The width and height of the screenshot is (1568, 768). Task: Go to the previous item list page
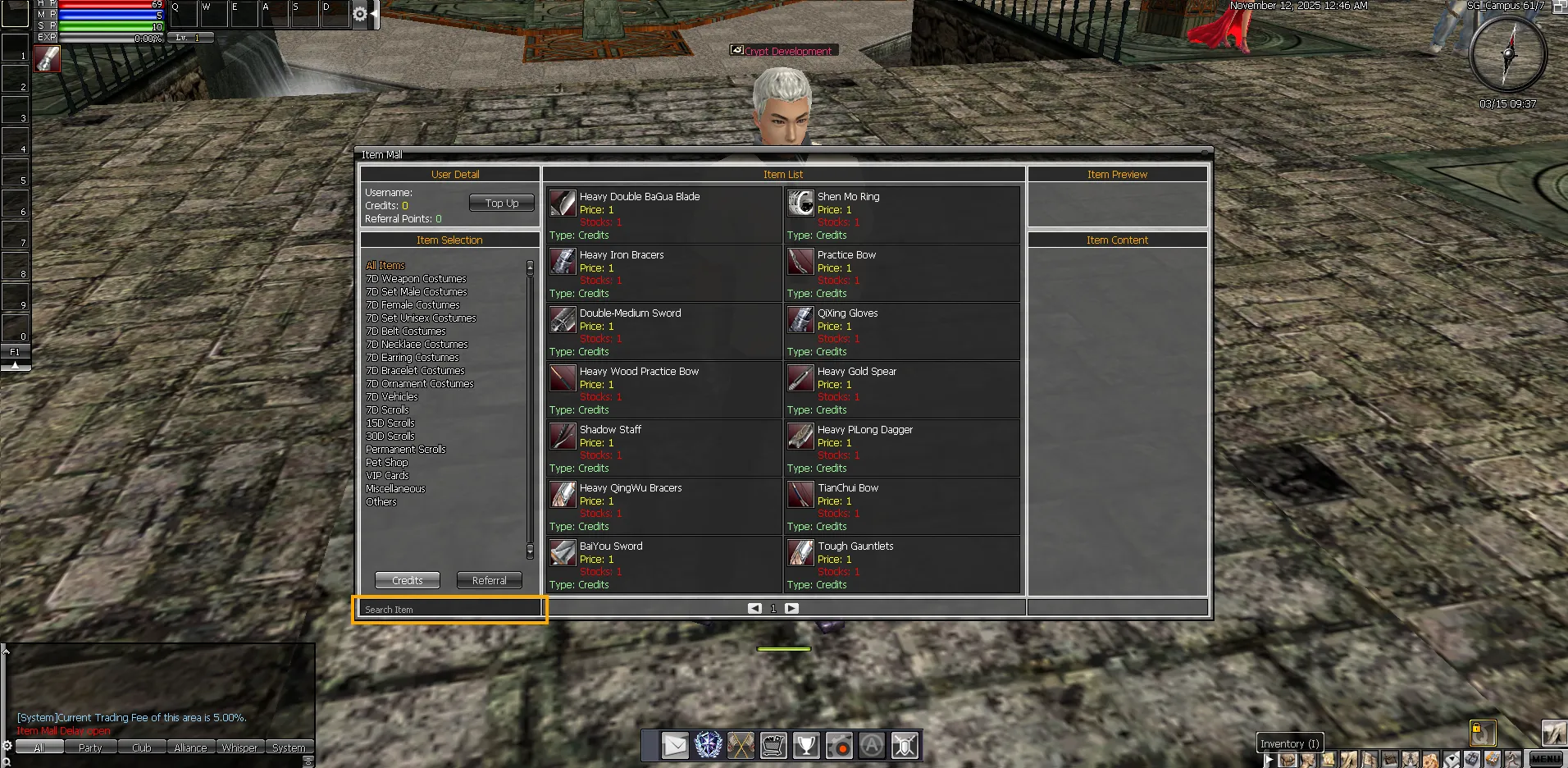(754, 608)
